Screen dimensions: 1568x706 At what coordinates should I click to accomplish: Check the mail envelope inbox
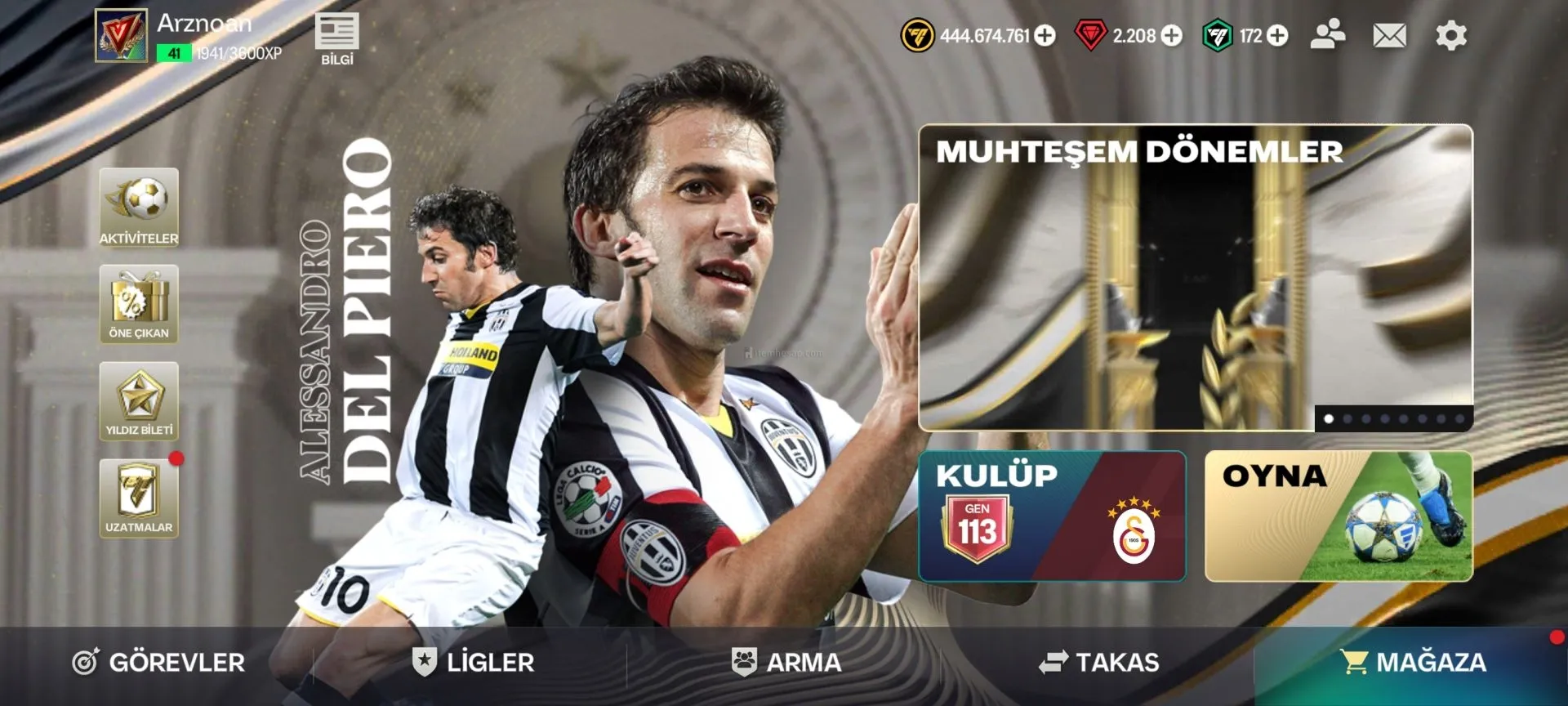(x=1389, y=35)
